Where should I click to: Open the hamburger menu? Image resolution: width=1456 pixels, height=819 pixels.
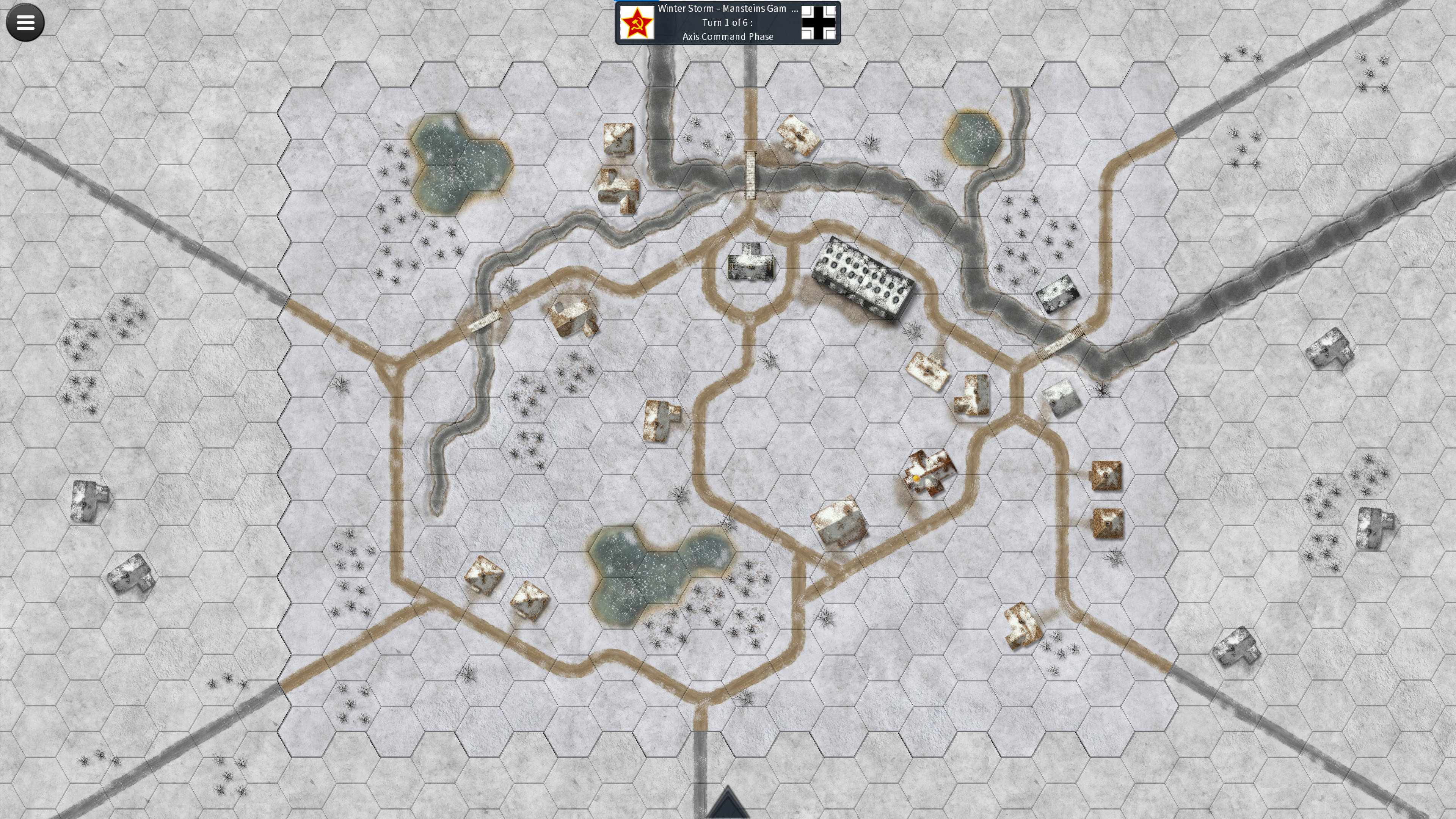pyautogui.click(x=25, y=22)
